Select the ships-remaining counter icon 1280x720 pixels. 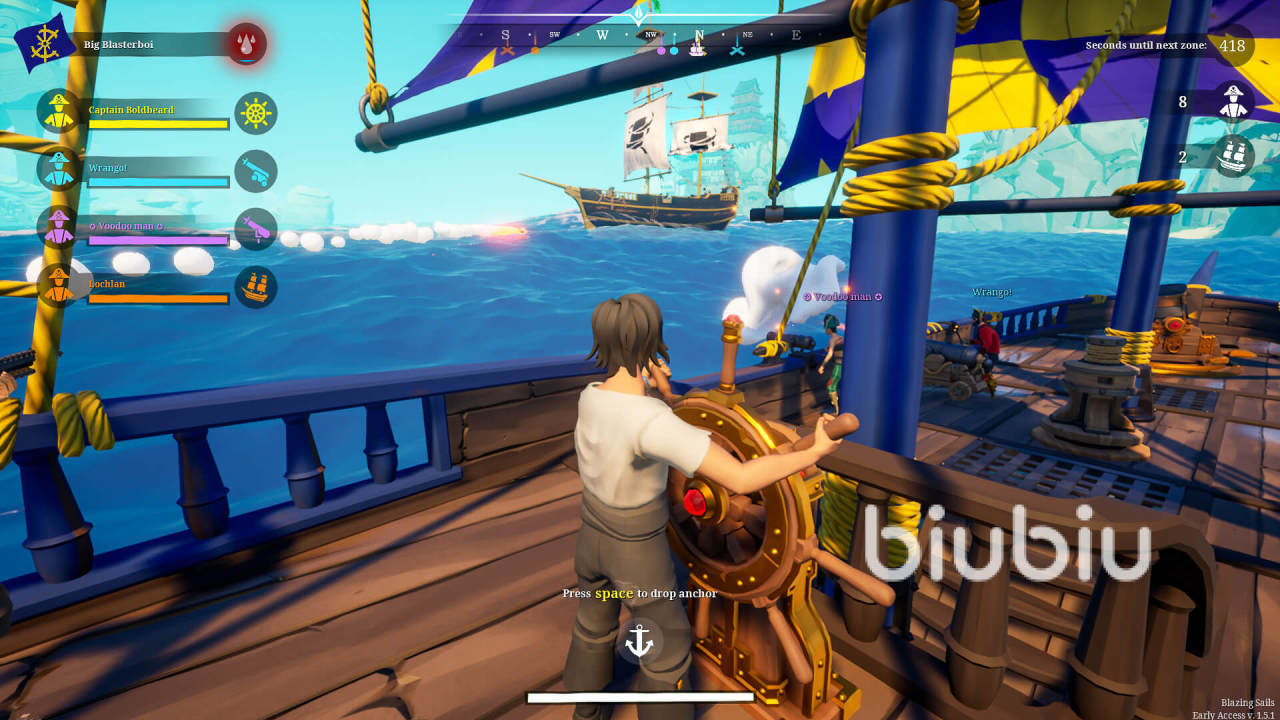1234,156
